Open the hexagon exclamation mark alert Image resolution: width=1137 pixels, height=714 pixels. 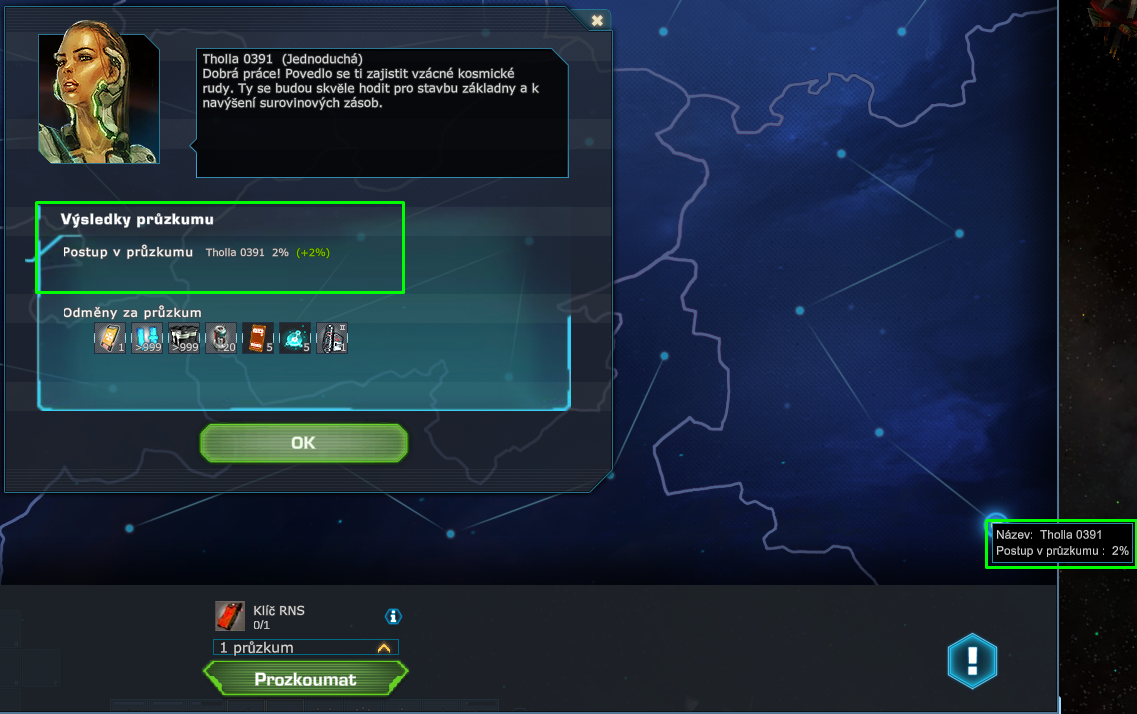pos(972,661)
